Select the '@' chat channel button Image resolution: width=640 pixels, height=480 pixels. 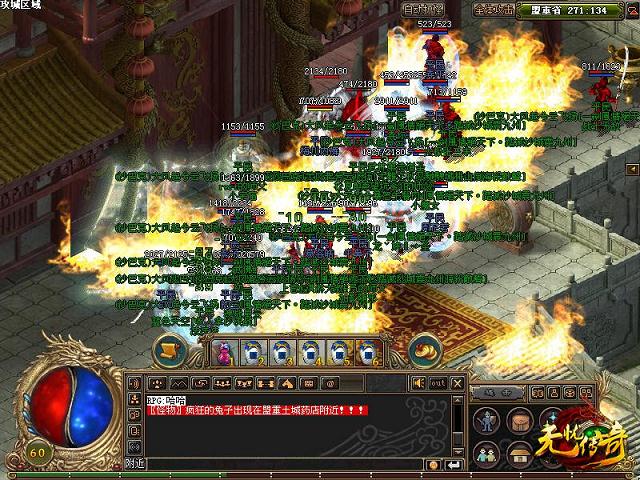(x=331, y=383)
